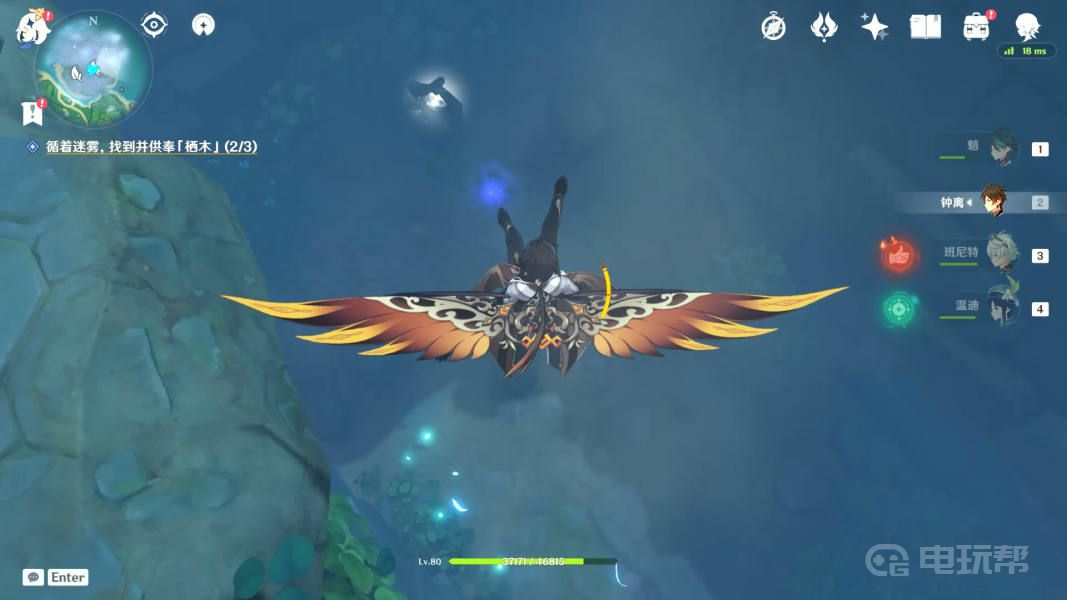Screen dimensions: 1067x600
Task: Click the circular minimap
Action: tap(93, 70)
